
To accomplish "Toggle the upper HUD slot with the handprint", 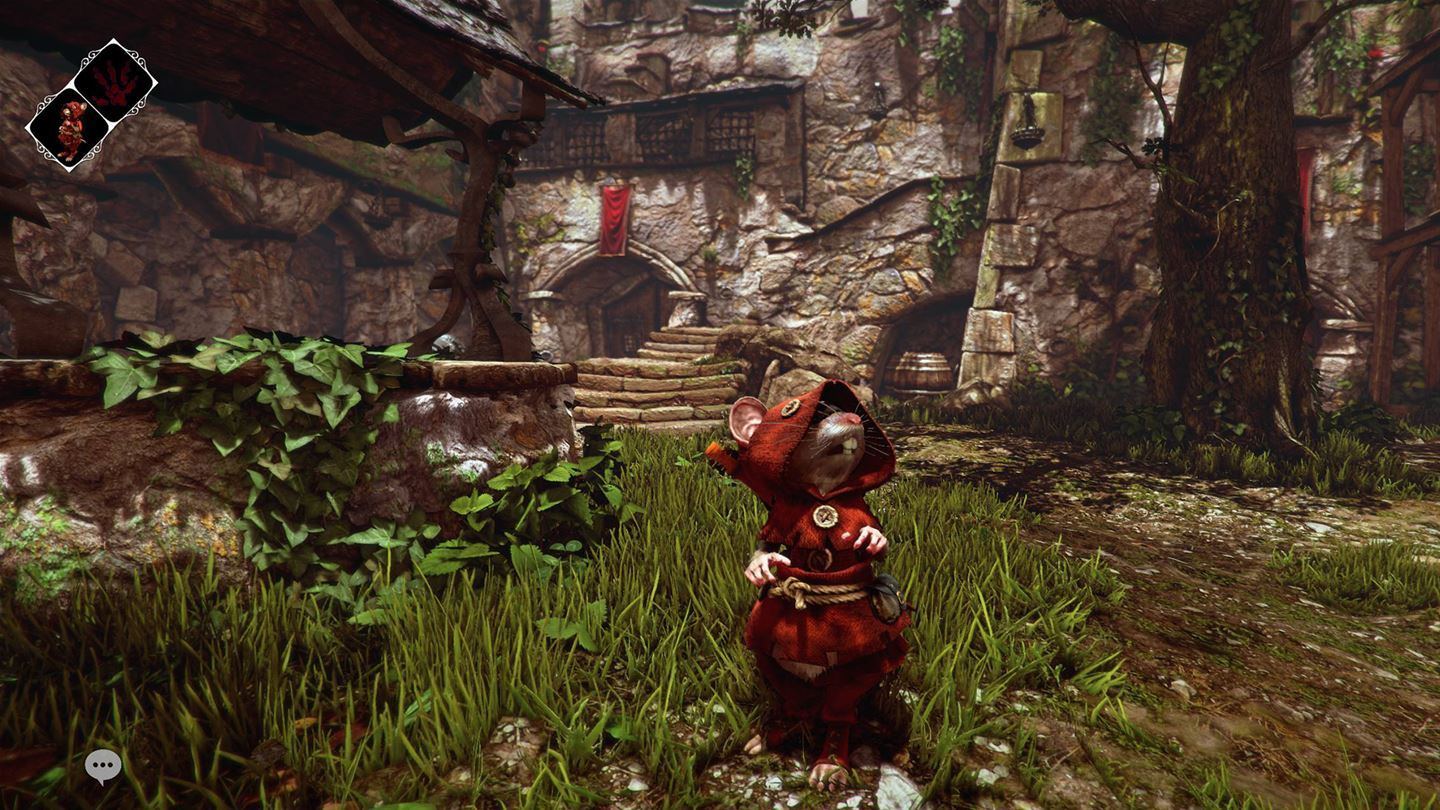I will (112, 82).
